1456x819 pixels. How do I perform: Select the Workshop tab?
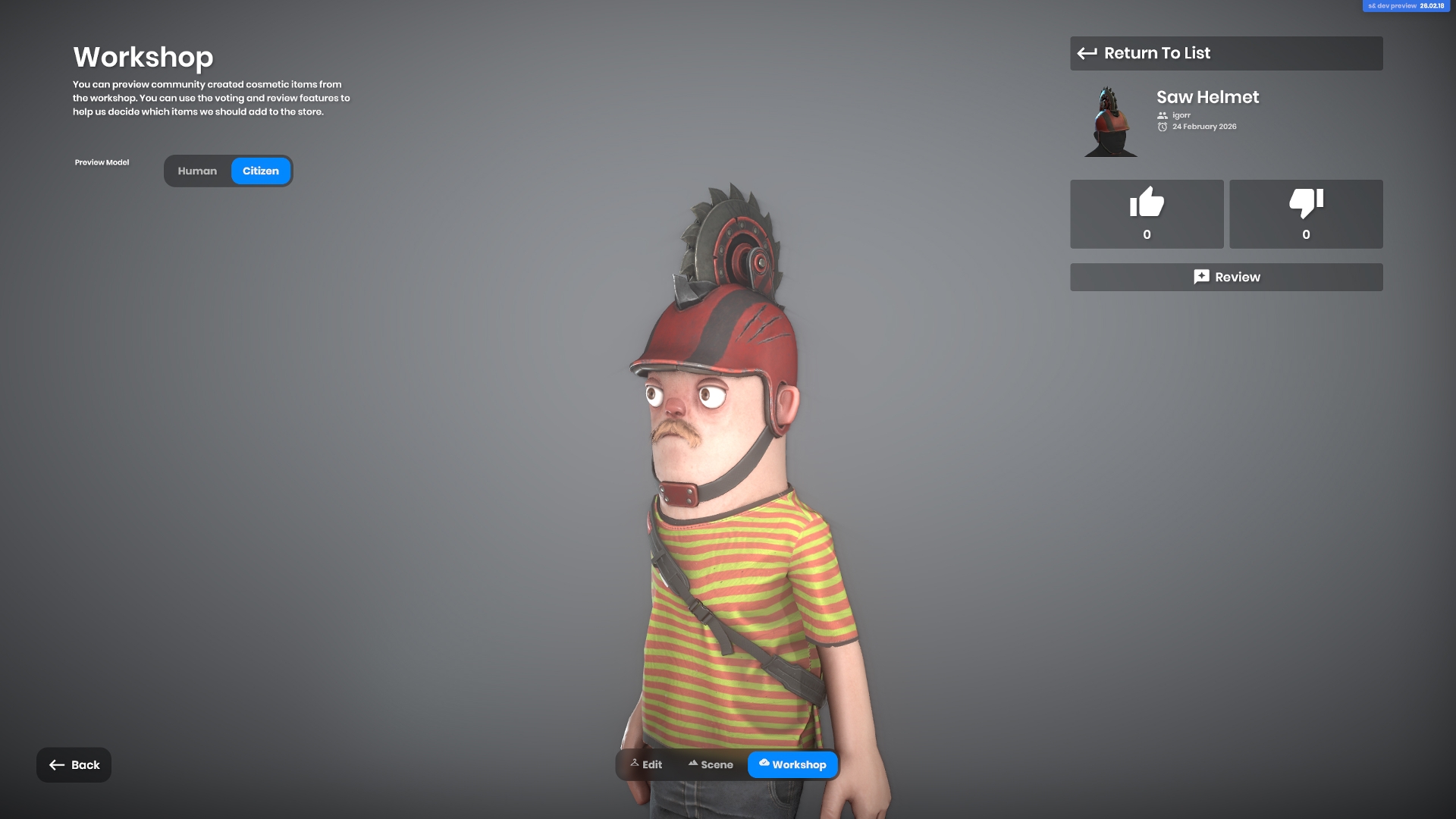(792, 764)
